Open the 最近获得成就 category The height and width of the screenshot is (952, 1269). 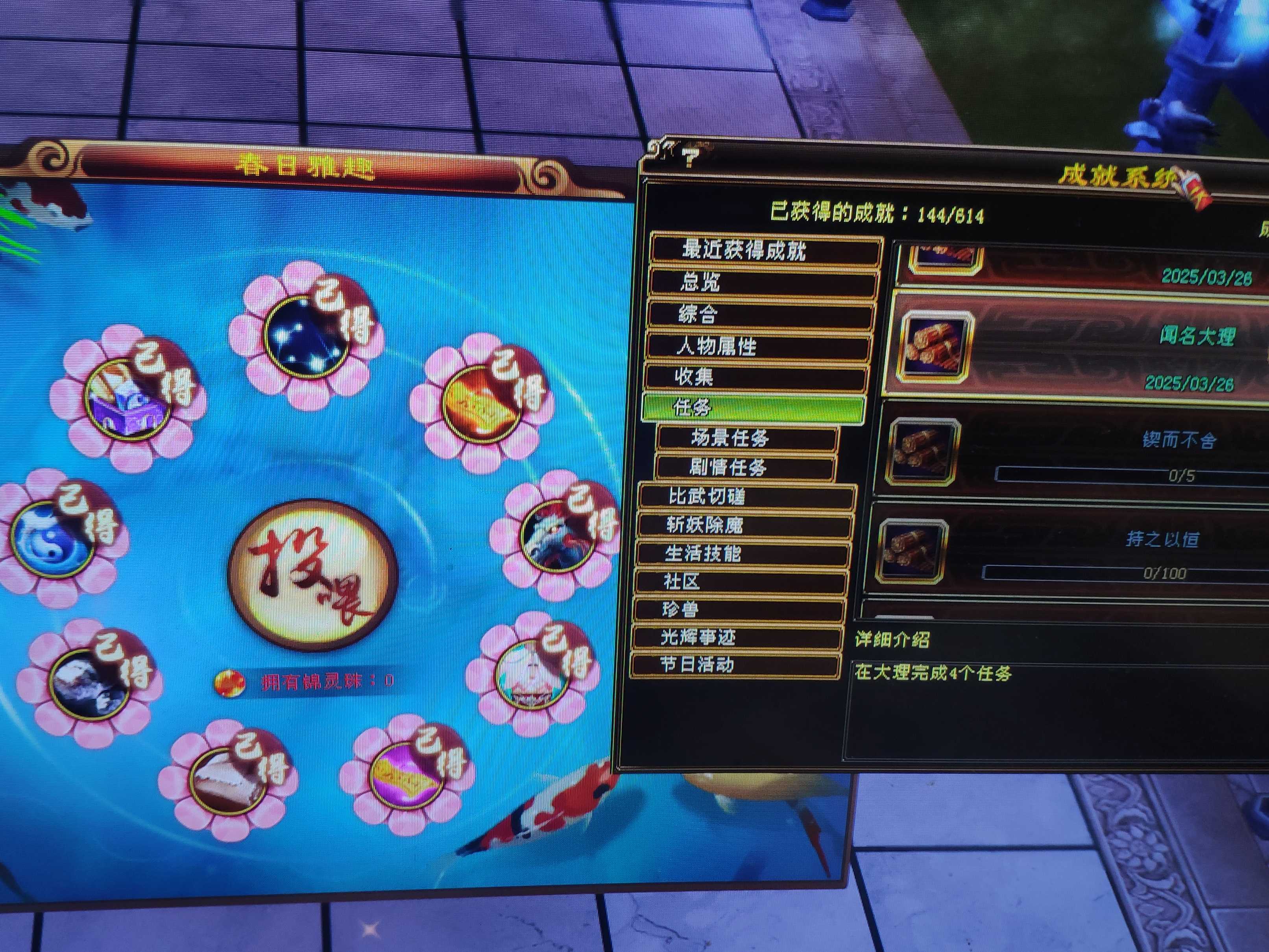765,250
